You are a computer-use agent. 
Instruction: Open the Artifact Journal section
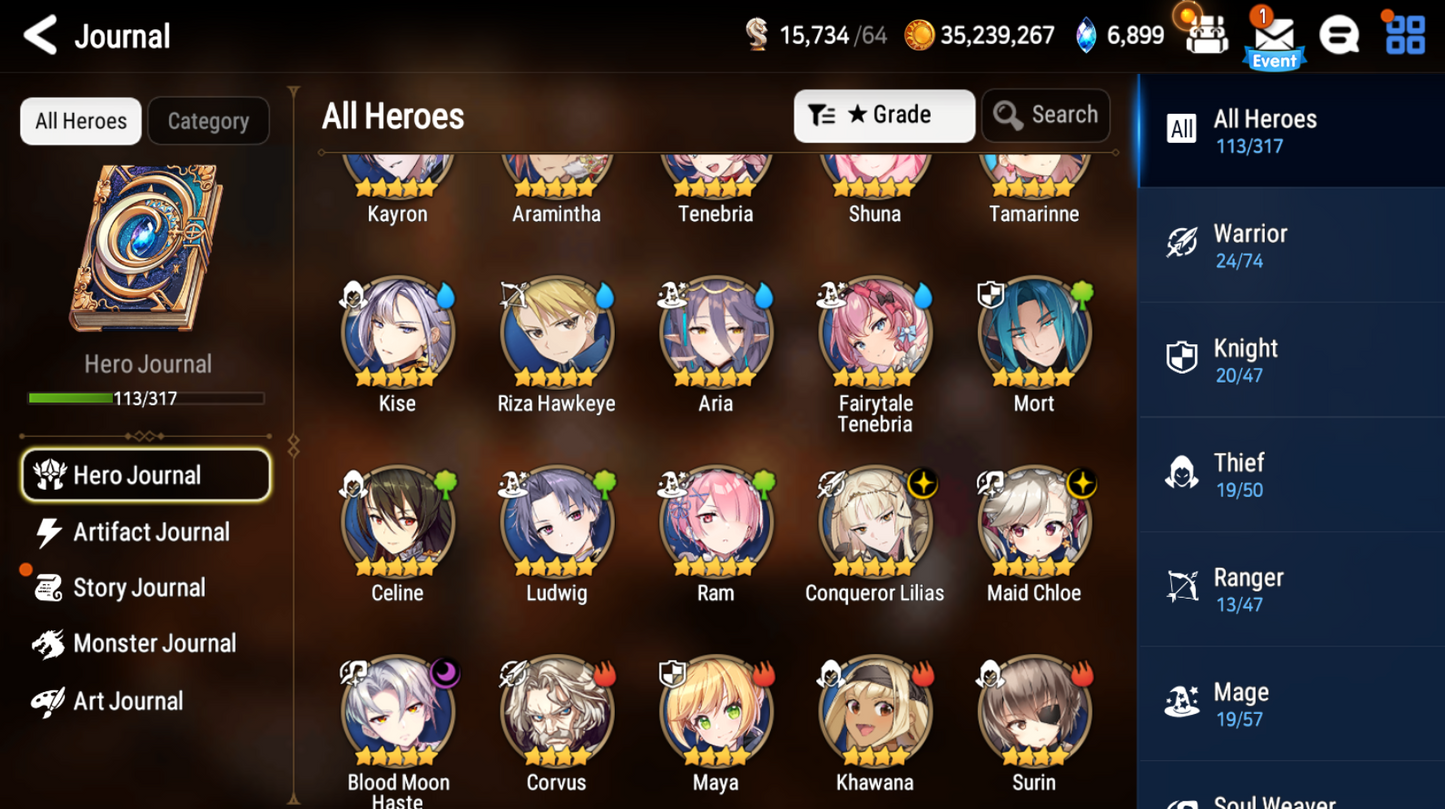click(x=150, y=531)
